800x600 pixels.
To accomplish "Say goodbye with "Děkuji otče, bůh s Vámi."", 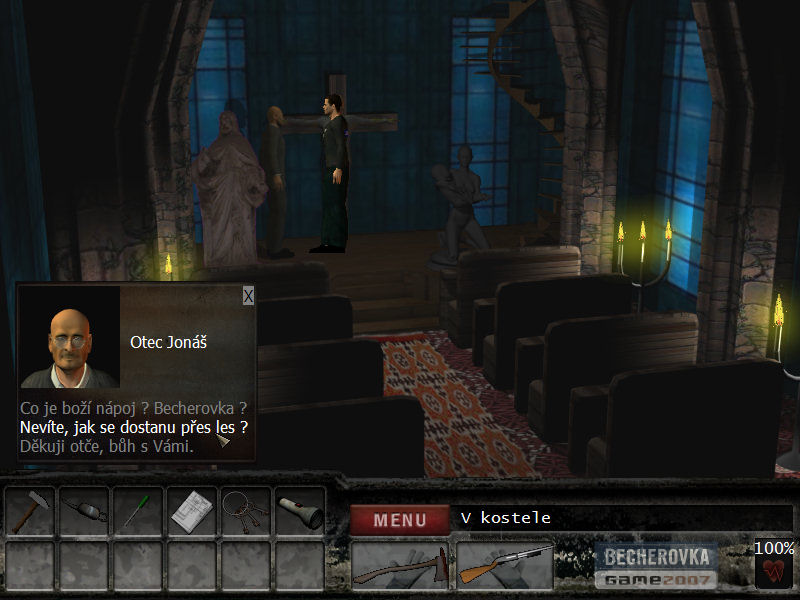I will [106, 446].
